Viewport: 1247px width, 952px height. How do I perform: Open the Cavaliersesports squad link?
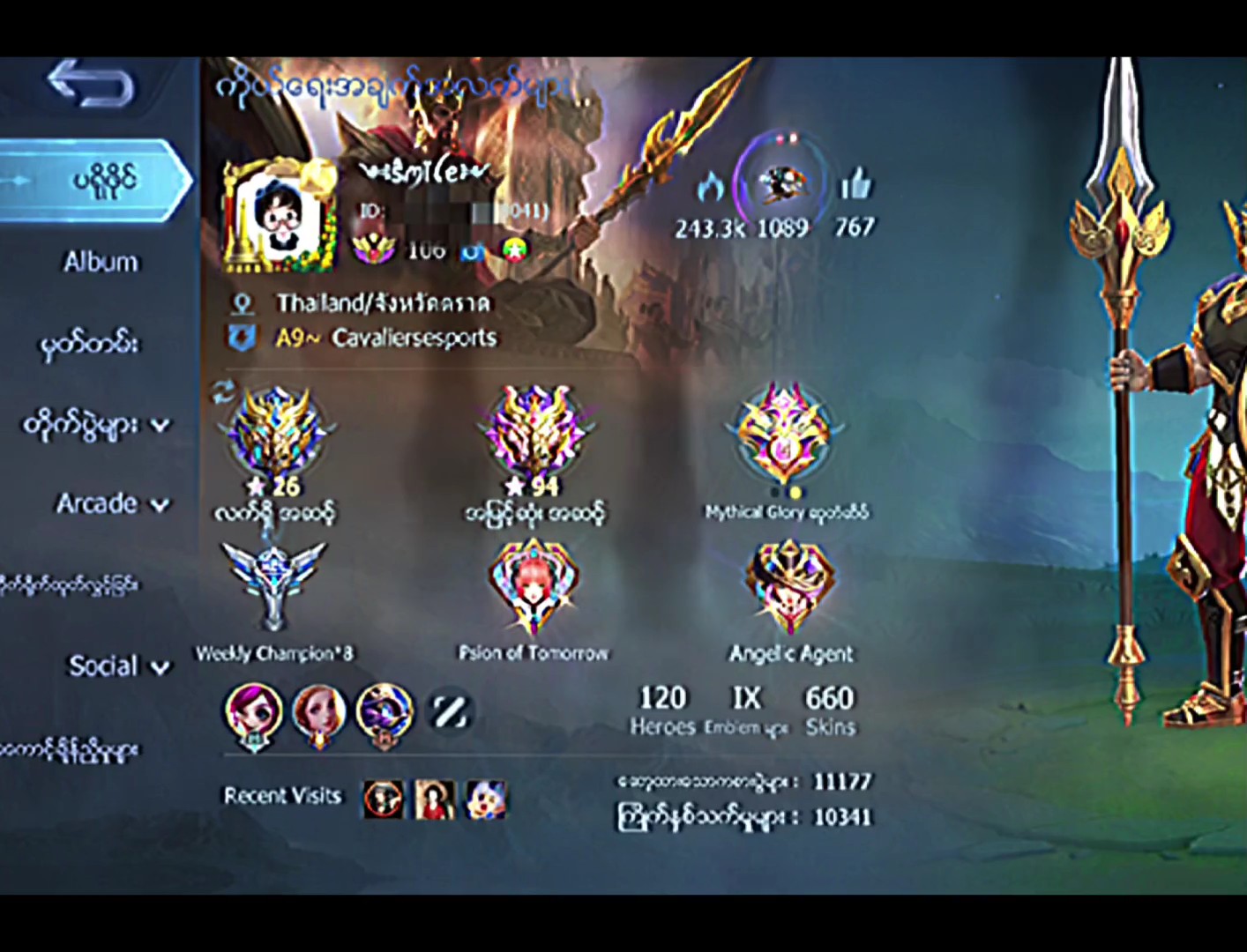(x=413, y=338)
